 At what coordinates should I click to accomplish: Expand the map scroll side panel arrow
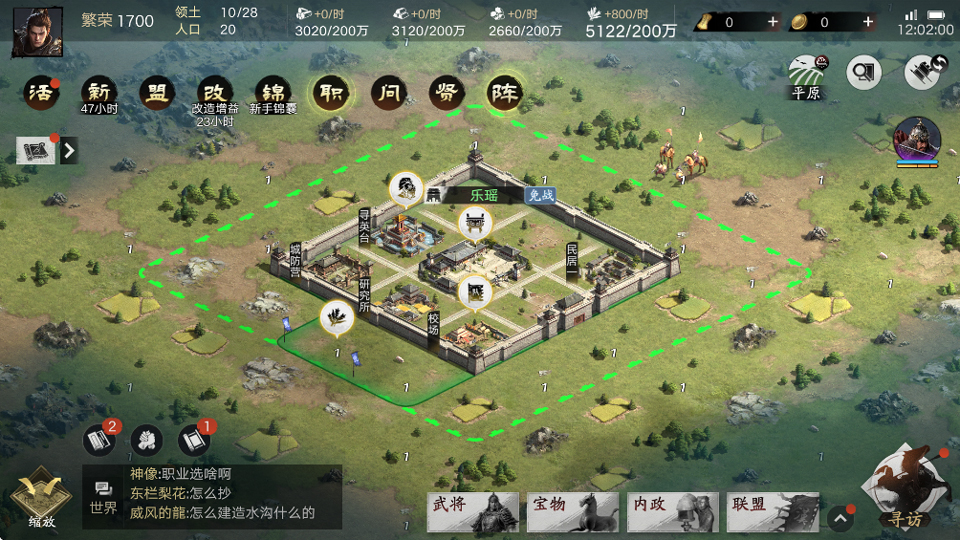pos(68,151)
